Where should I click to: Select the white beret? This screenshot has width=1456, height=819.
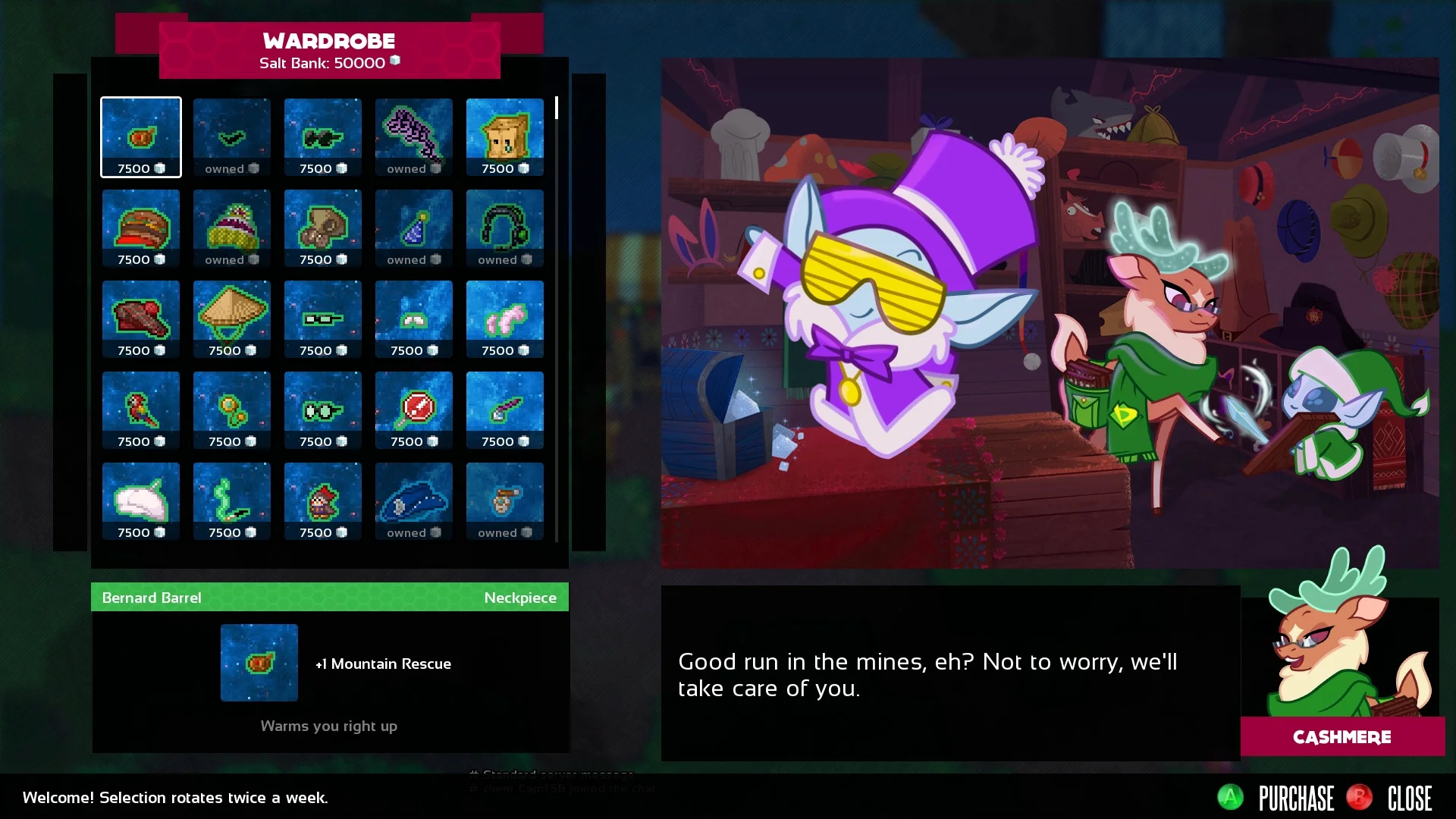click(x=141, y=501)
